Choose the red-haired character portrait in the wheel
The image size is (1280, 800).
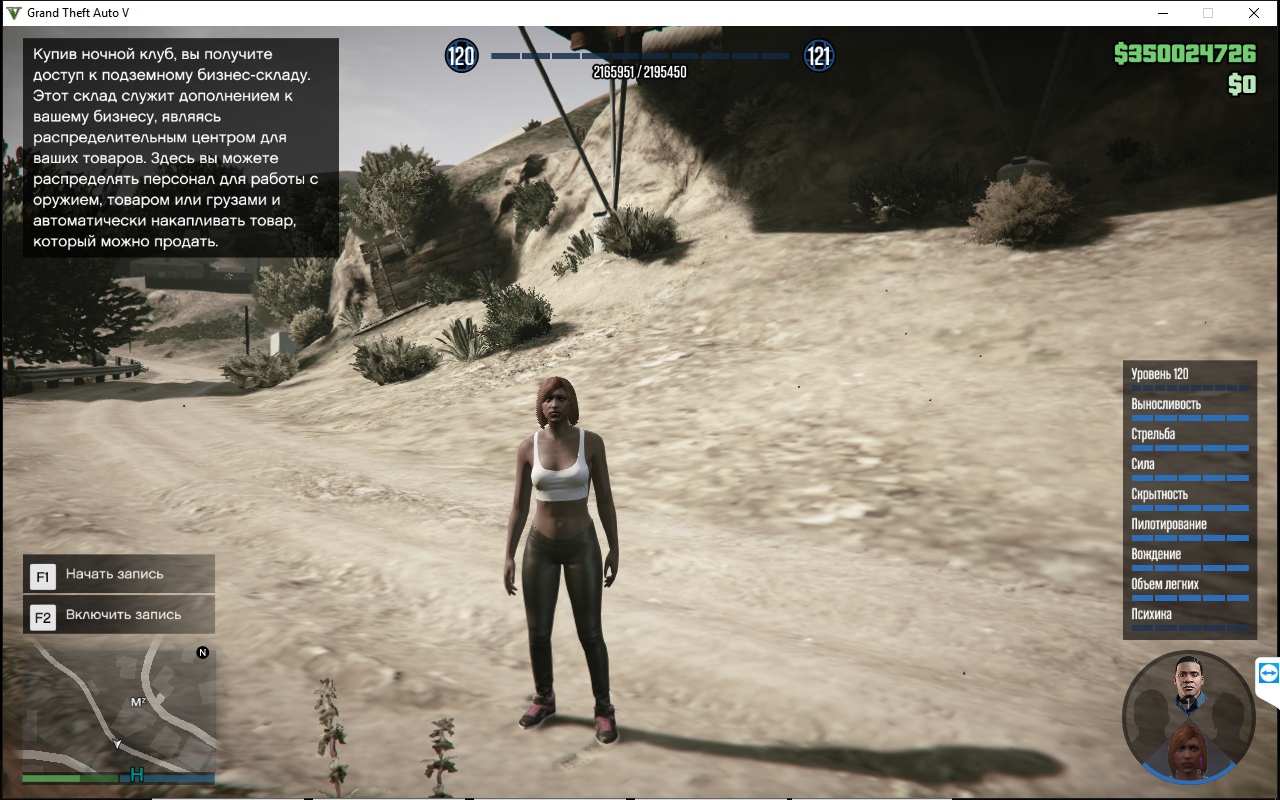pos(1187,750)
